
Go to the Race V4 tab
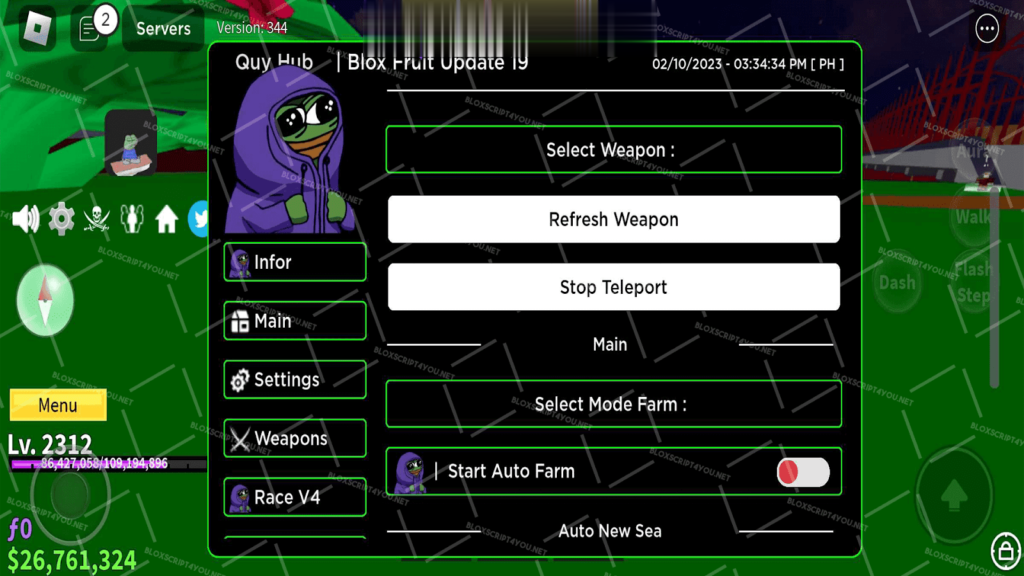pos(295,497)
